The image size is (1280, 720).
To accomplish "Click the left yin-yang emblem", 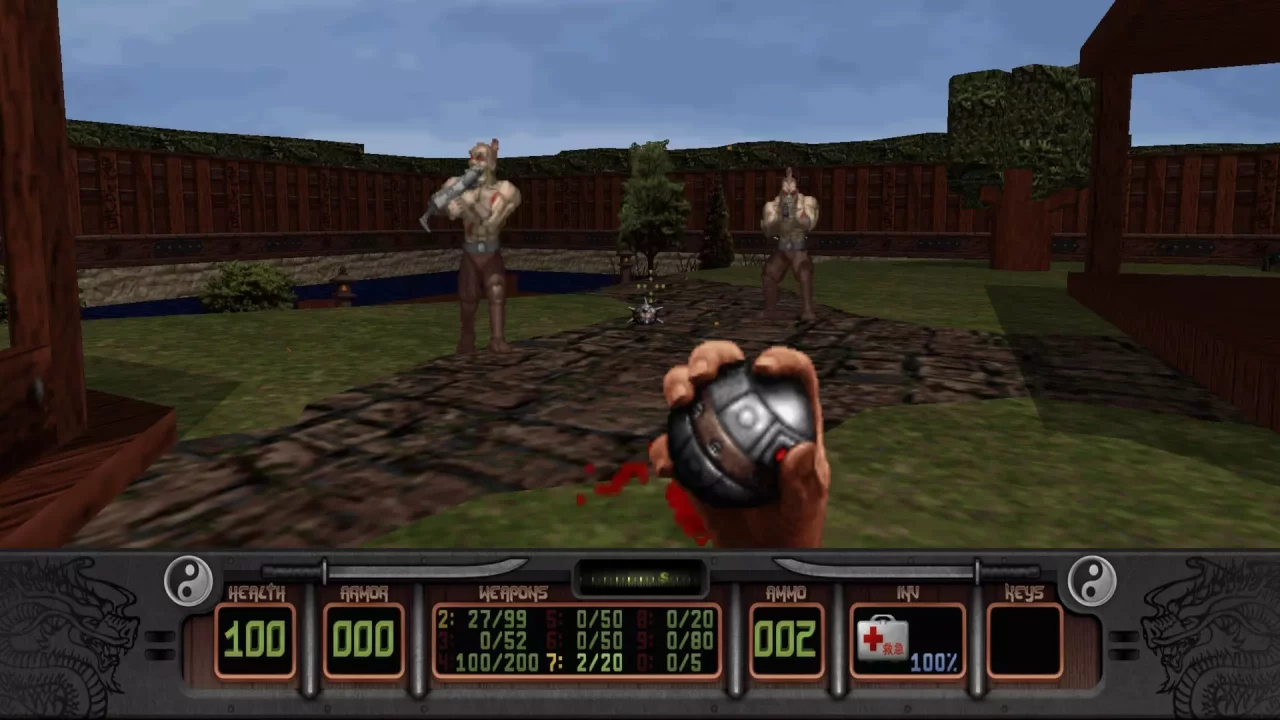I will pos(187,580).
